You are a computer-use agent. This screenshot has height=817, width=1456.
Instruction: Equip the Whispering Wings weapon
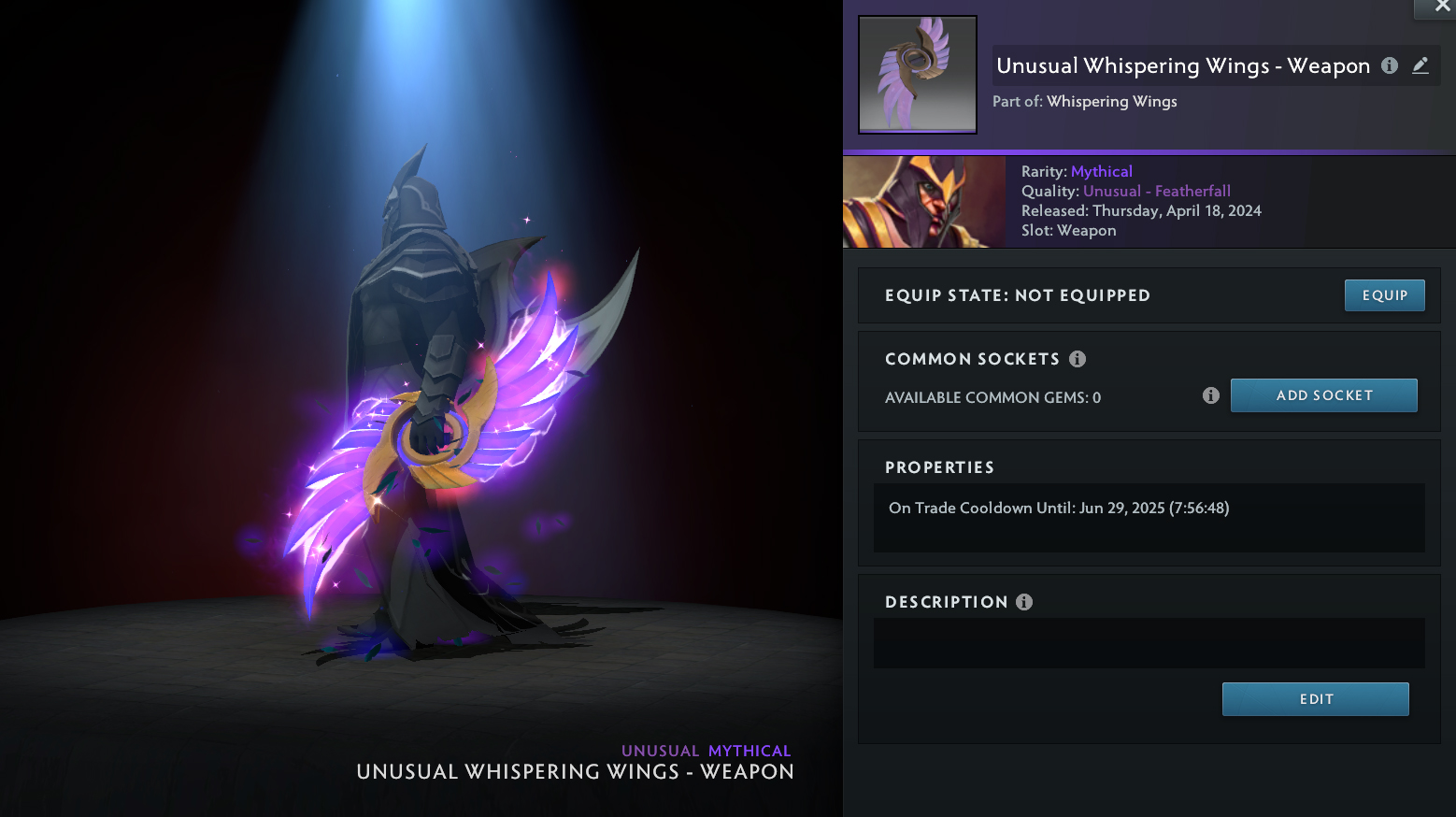click(1384, 295)
